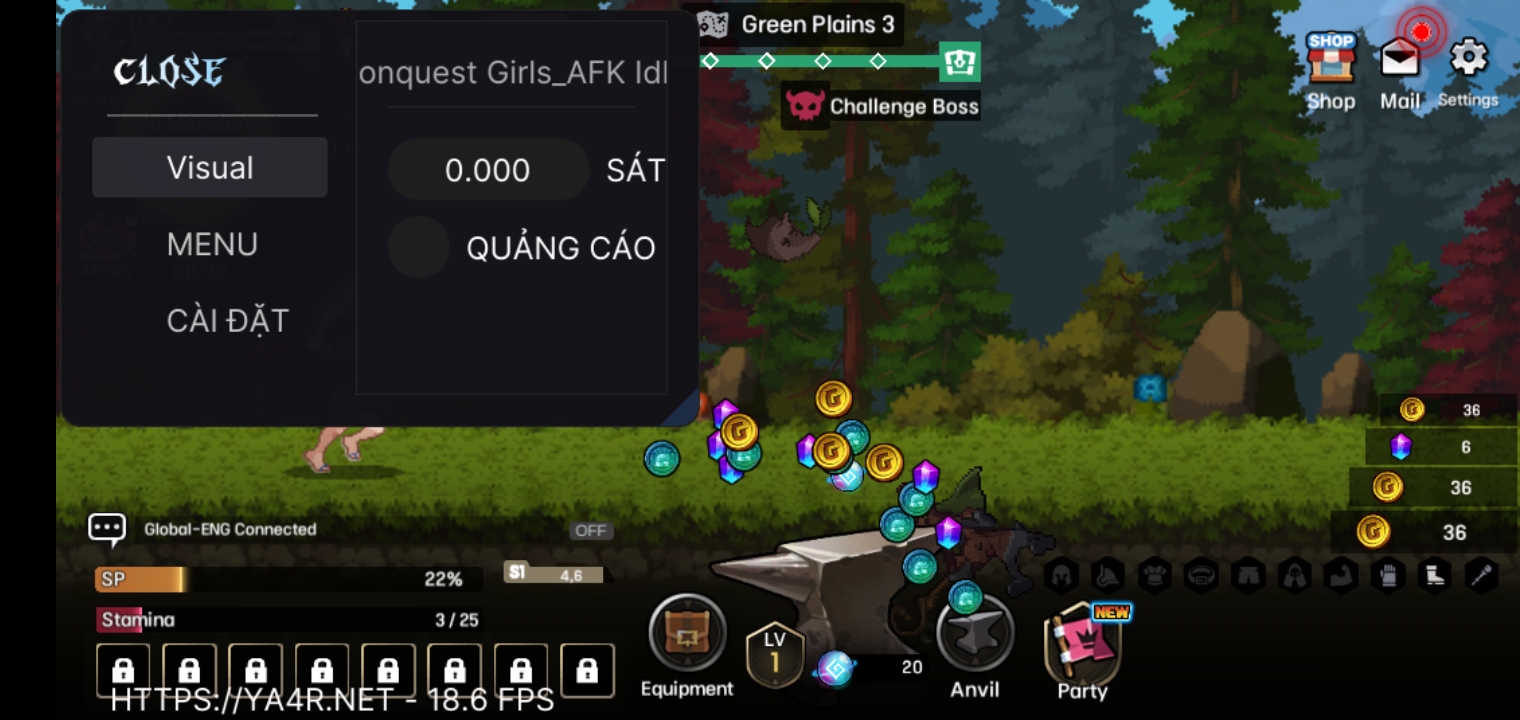Open the Shop
1520x720 pixels.
pos(1330,68)
